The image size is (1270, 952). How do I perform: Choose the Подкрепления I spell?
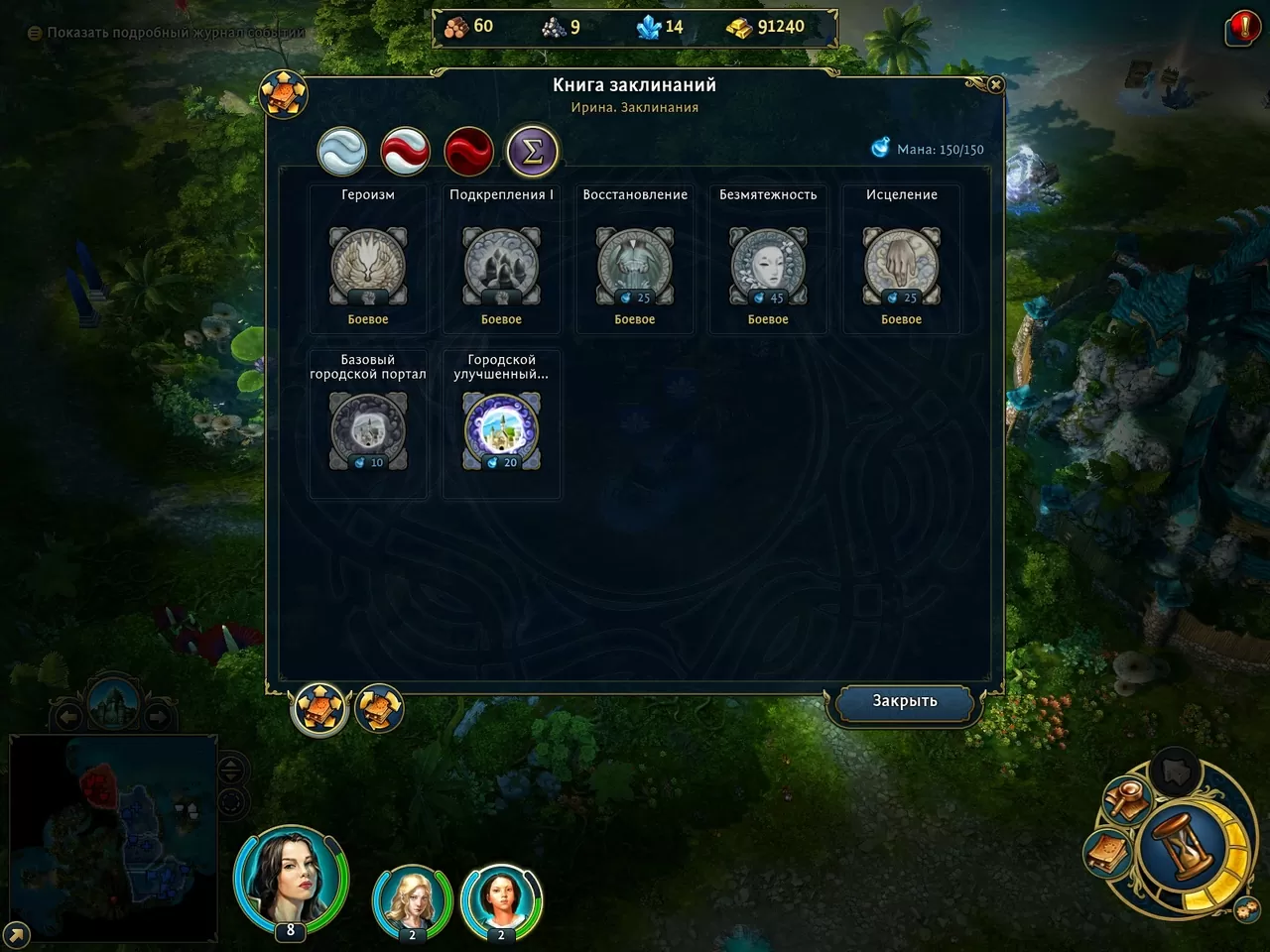(x=501, y=266)
